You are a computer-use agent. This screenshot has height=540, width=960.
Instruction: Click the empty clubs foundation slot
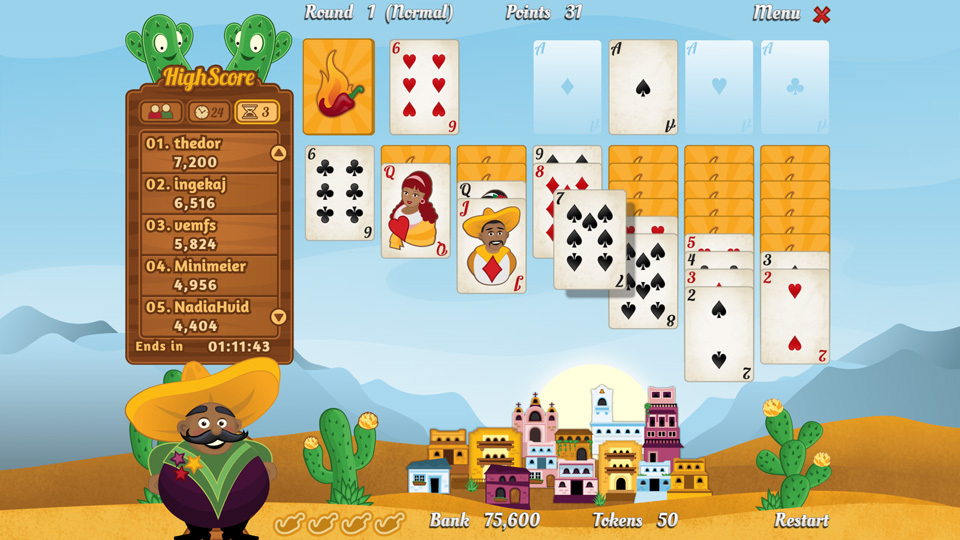click(795, 87)
